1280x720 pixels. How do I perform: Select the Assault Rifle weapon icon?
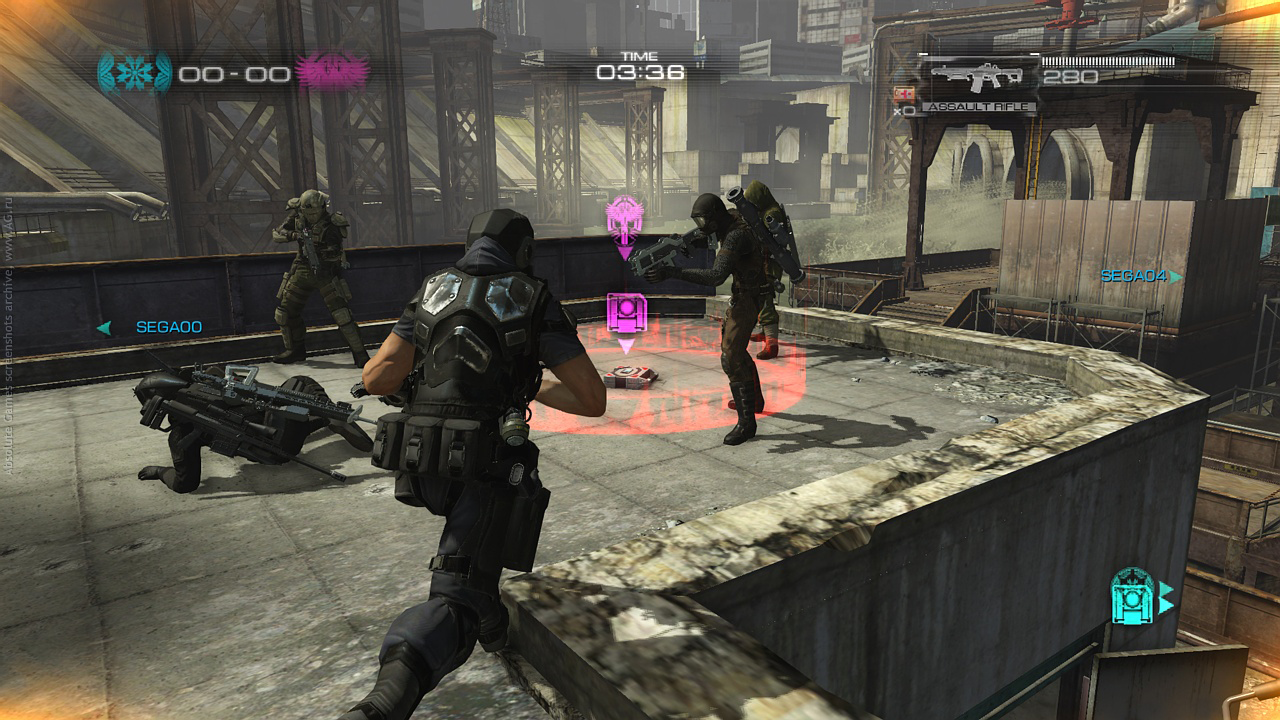977,76
